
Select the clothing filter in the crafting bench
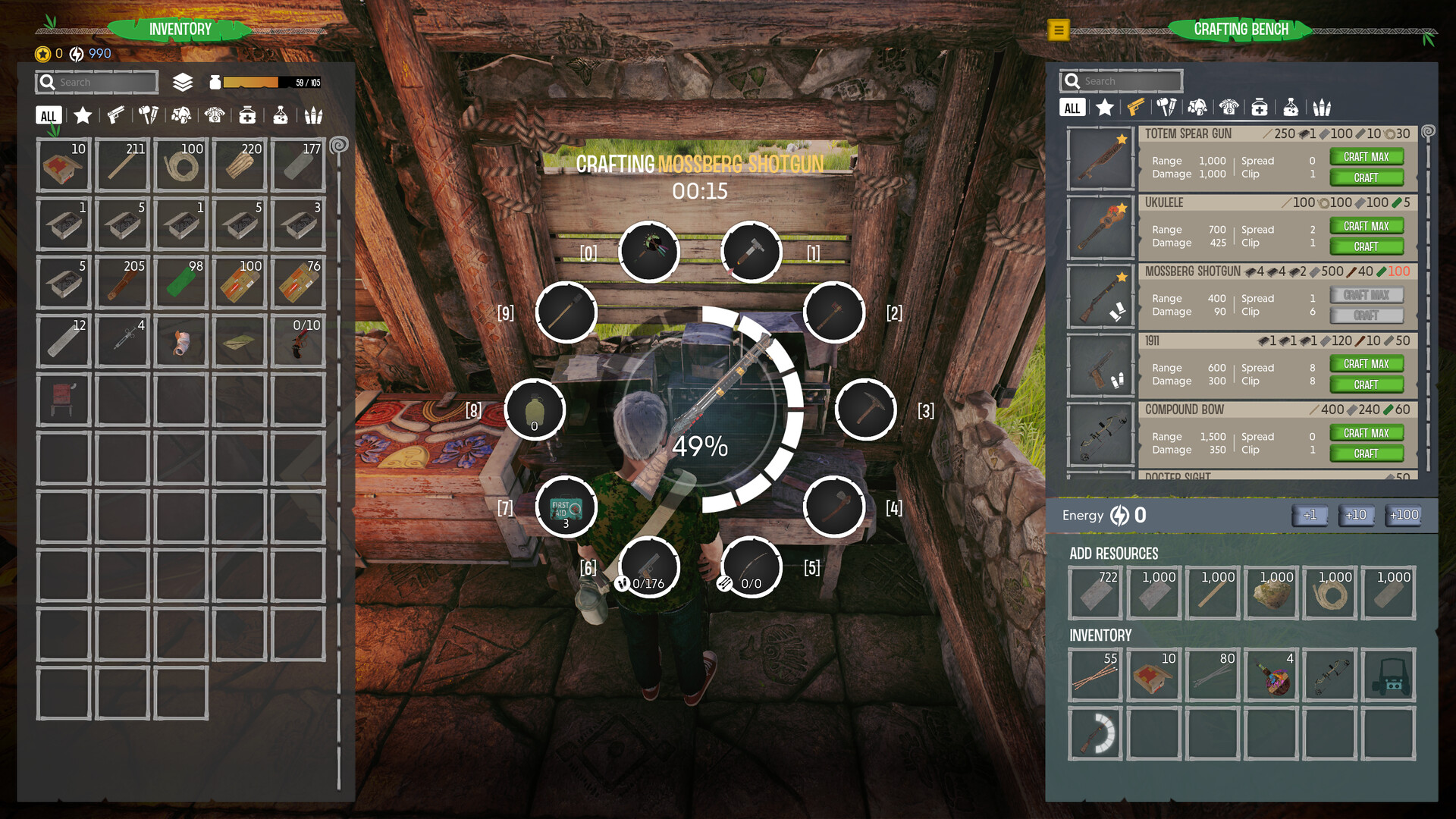pos(1230,107)
